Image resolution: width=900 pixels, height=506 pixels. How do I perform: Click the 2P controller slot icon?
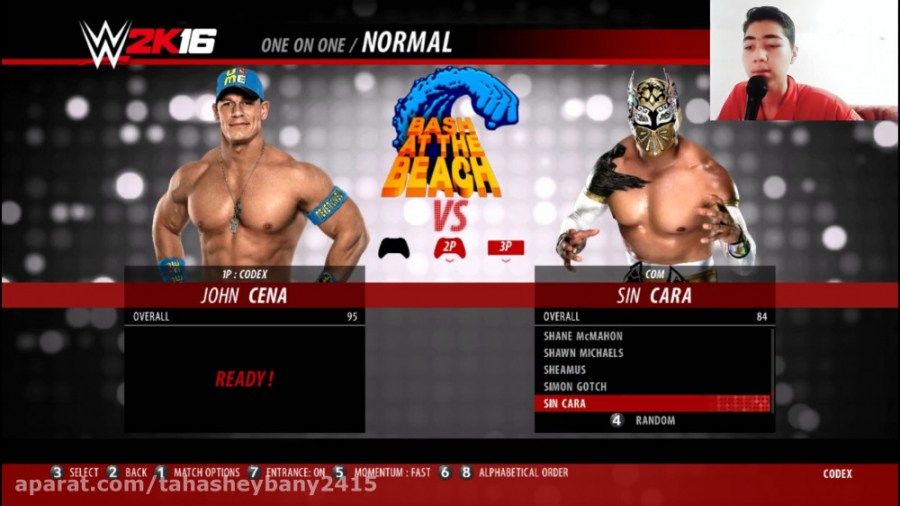tap(450, 248)
